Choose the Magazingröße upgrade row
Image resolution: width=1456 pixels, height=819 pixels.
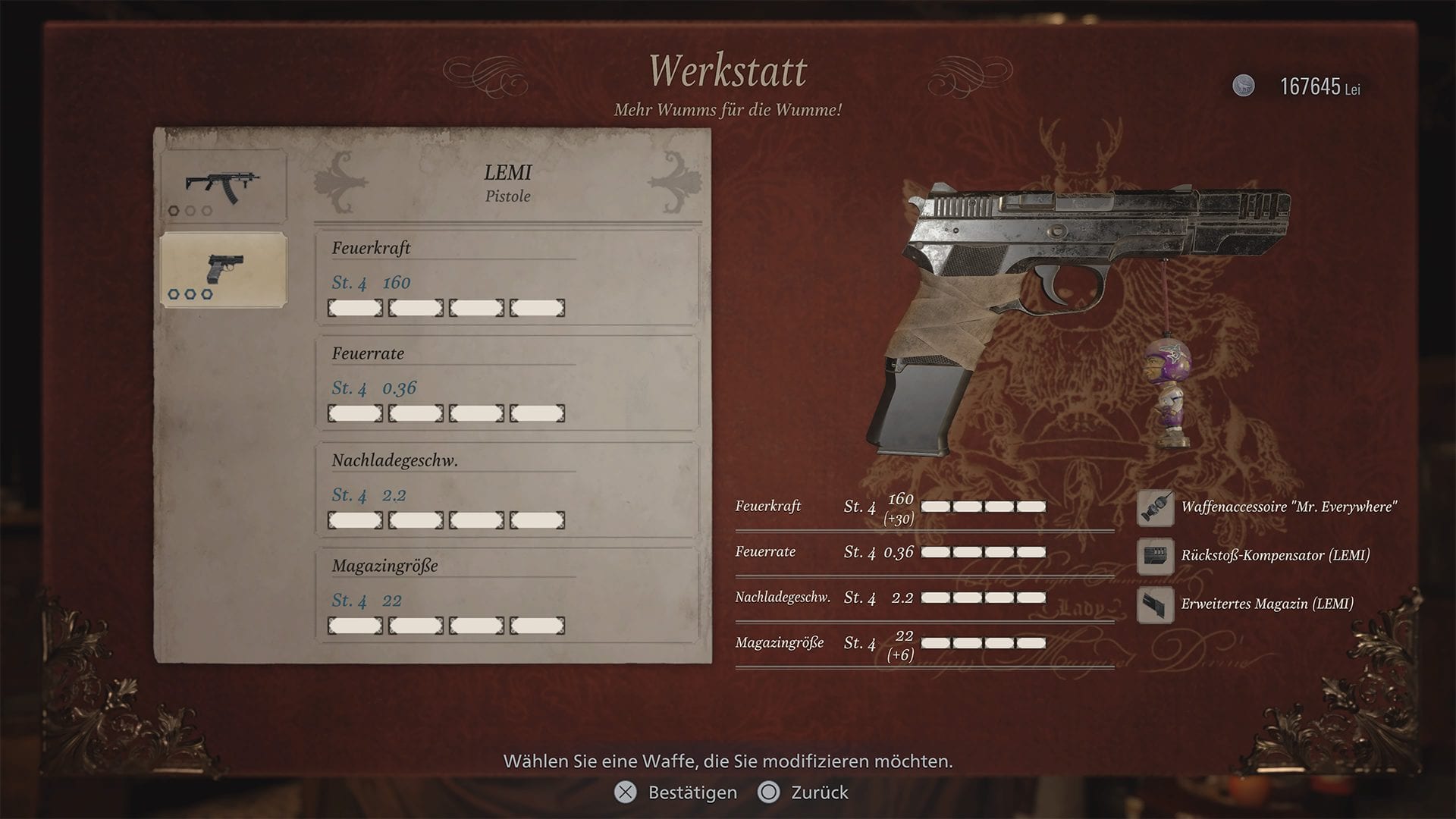tap(507, 596)
